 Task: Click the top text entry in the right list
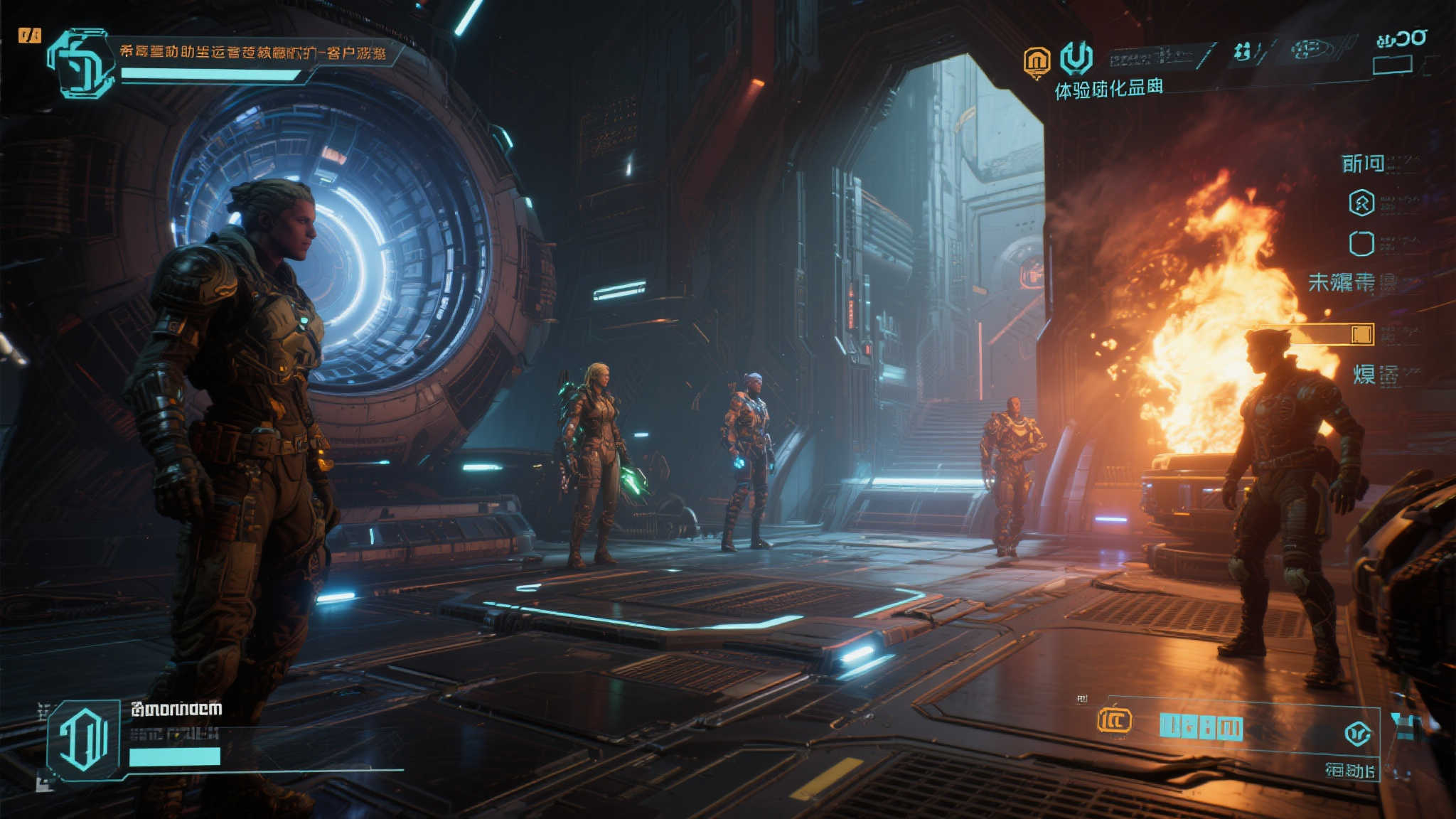click(x=1363, y=164)
